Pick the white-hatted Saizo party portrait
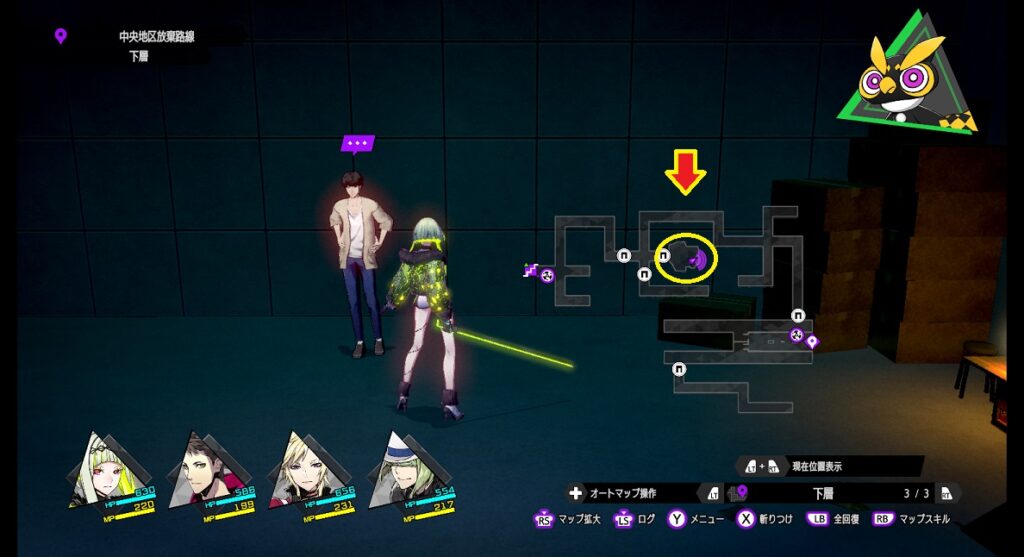Screen dimensions: 1024x557 point(400,470)
